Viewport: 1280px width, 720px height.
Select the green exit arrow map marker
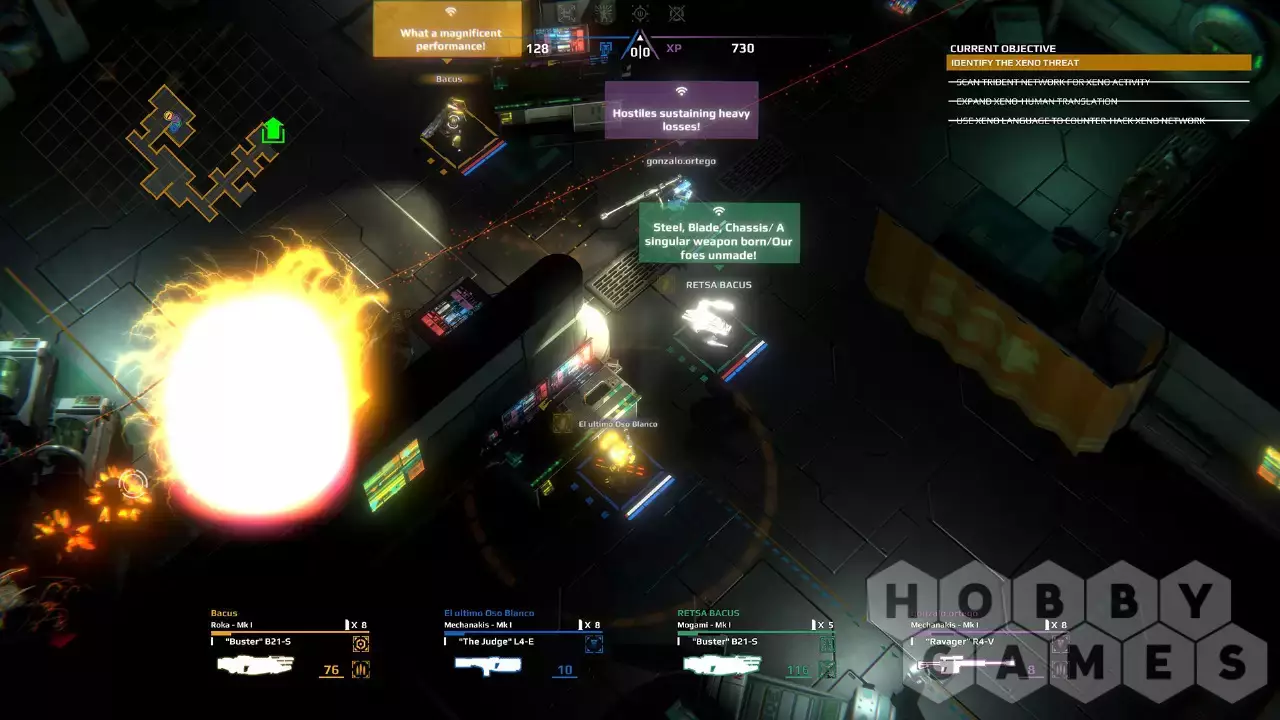pos(273,131)
